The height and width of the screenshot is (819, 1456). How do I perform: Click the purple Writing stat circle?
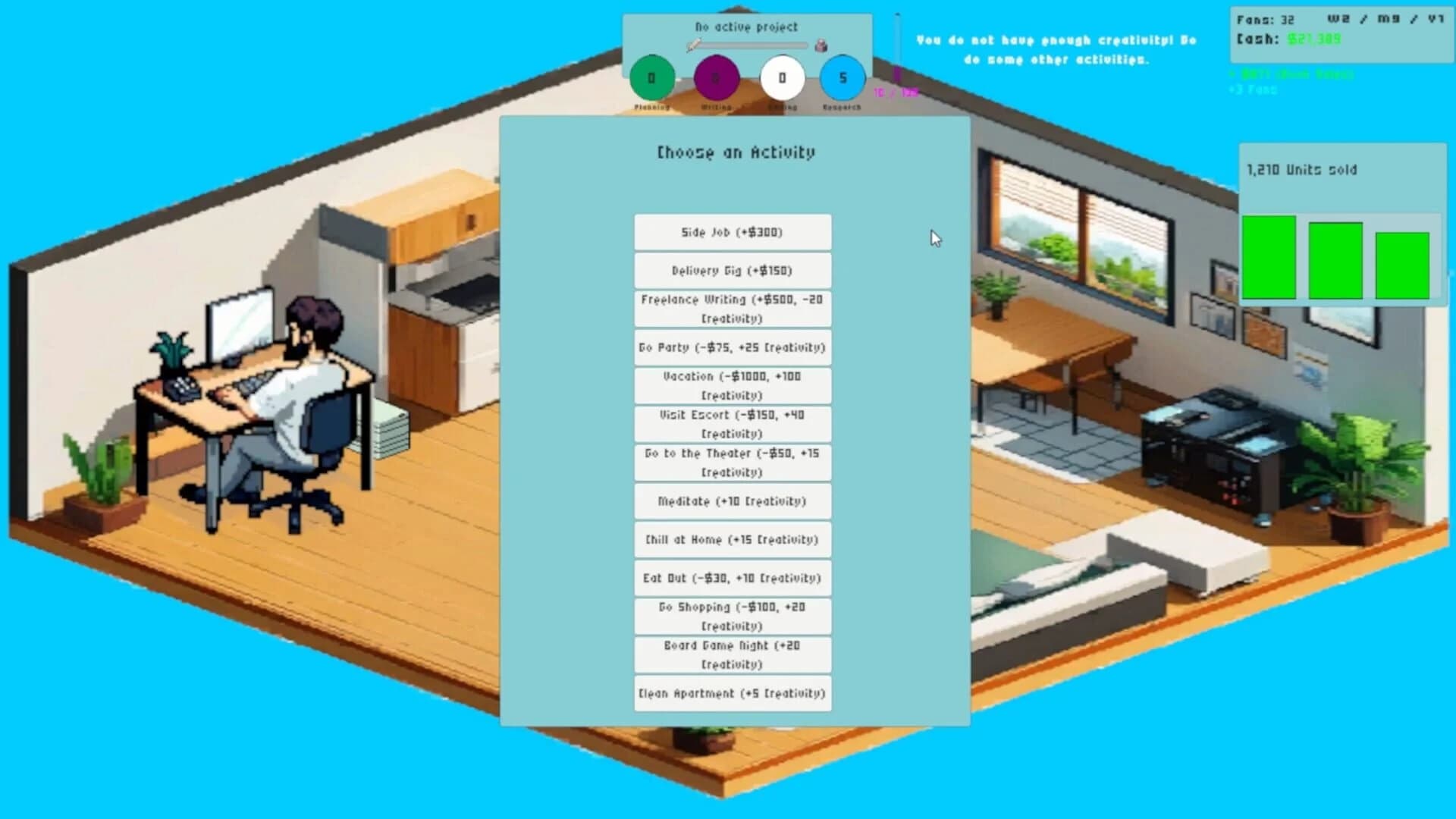717,76
